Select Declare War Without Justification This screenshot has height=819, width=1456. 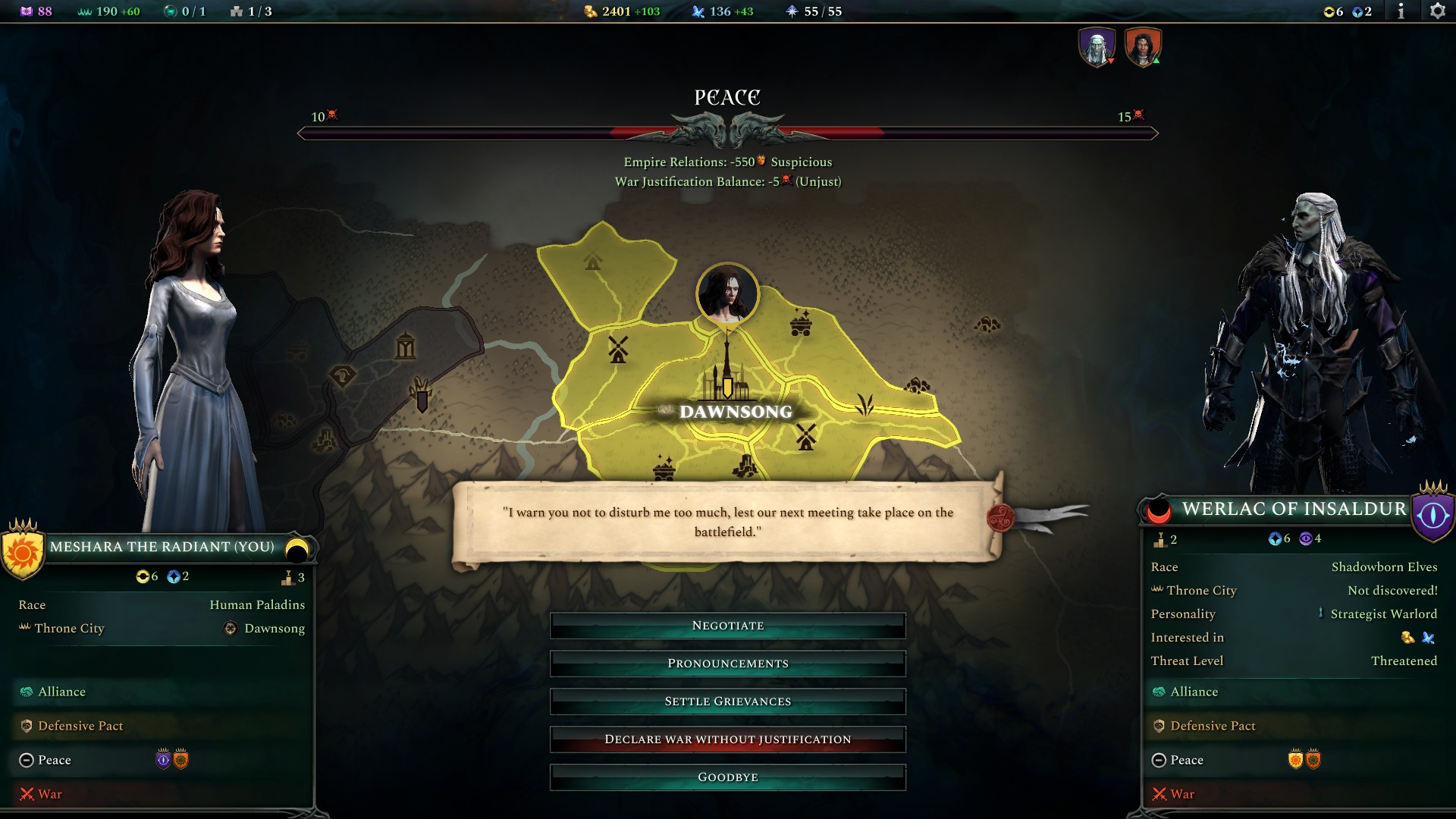(x=727, y=739)
